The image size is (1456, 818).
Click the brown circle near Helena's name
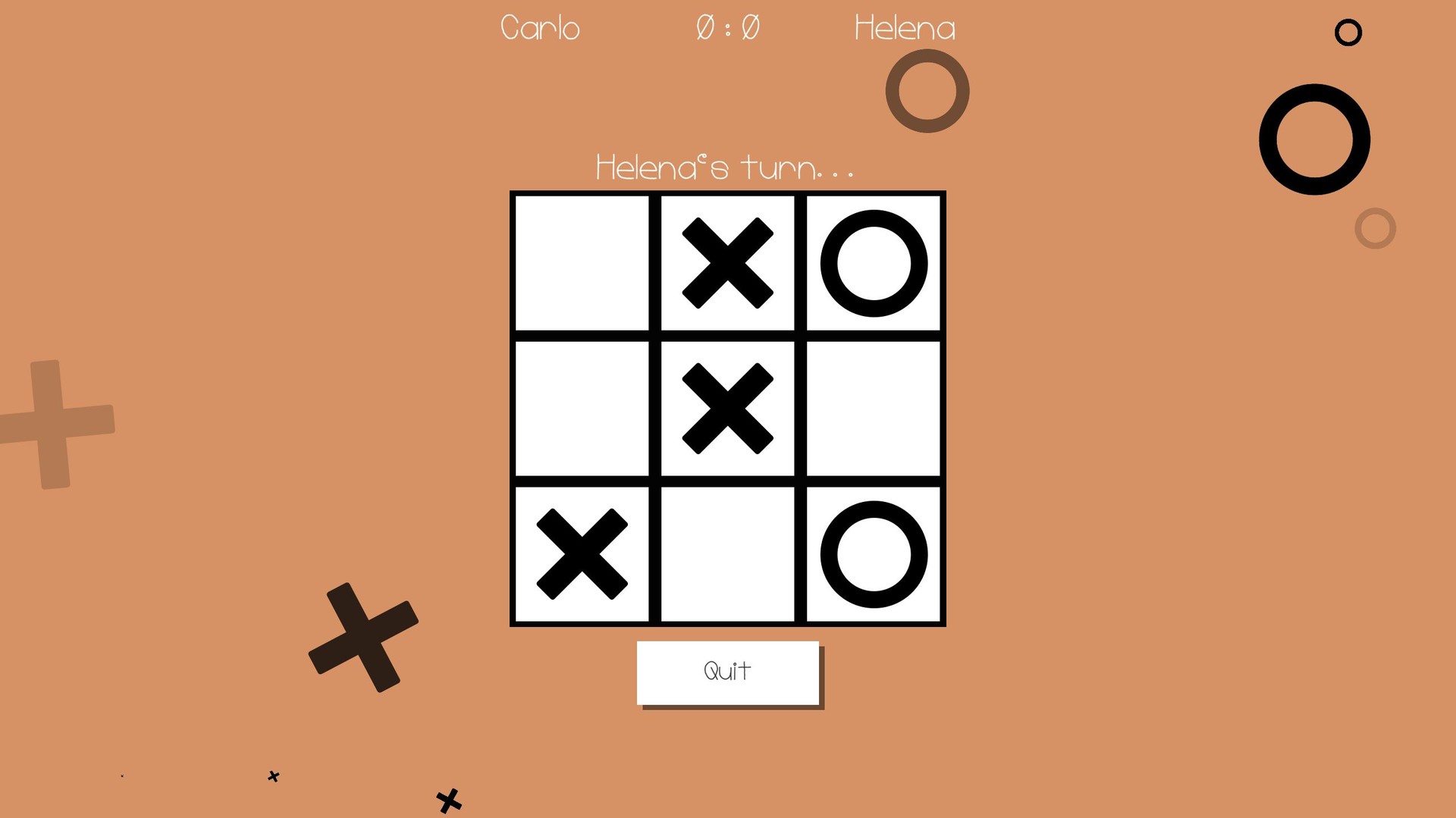(x=927, y=89)
